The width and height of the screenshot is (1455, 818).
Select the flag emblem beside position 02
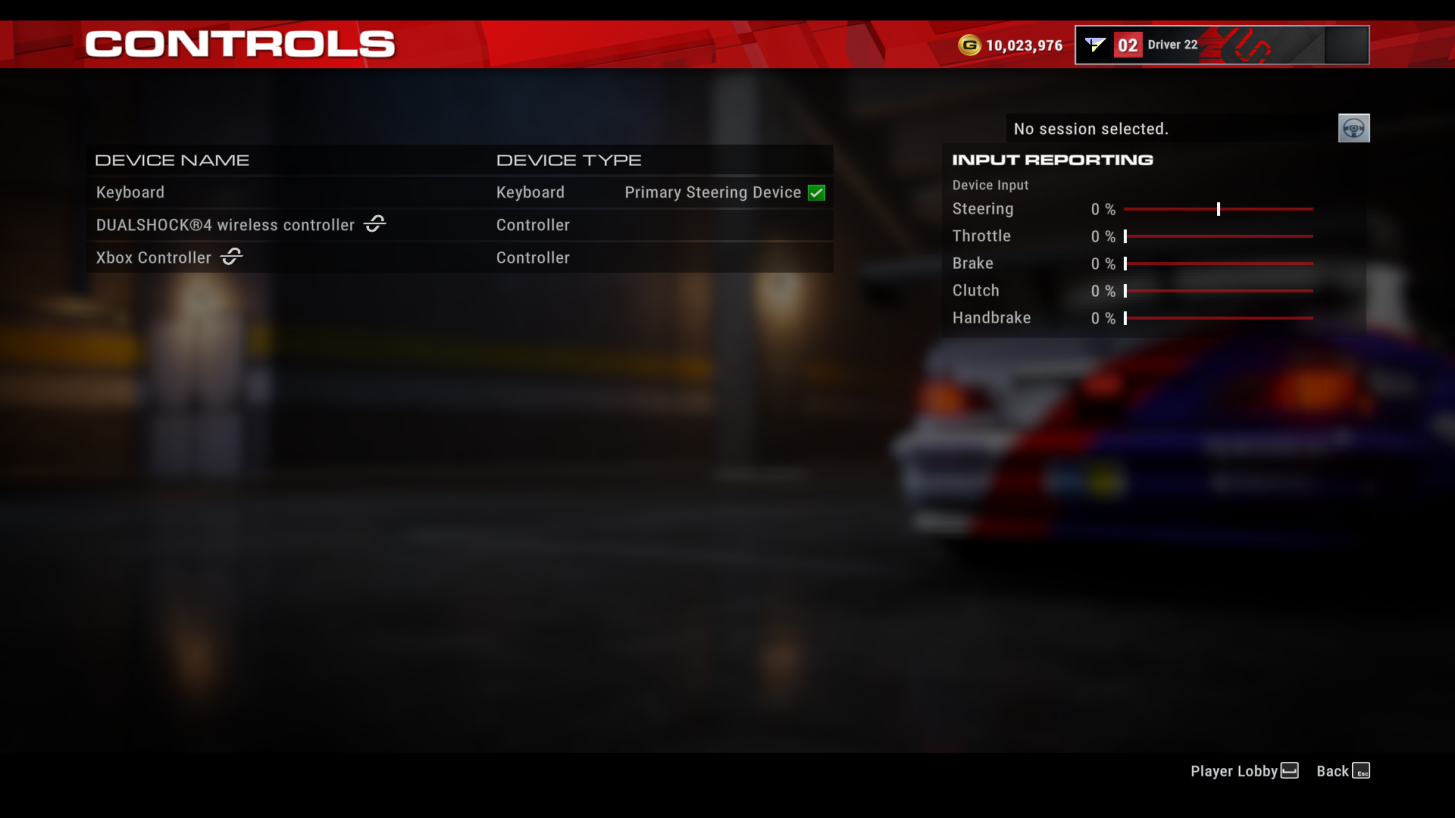click(x=1098, y=43)
